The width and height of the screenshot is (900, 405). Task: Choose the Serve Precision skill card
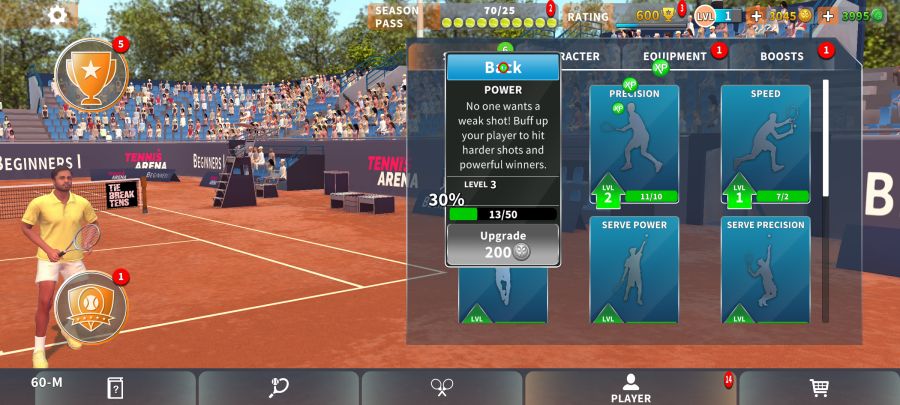(765, 270)
